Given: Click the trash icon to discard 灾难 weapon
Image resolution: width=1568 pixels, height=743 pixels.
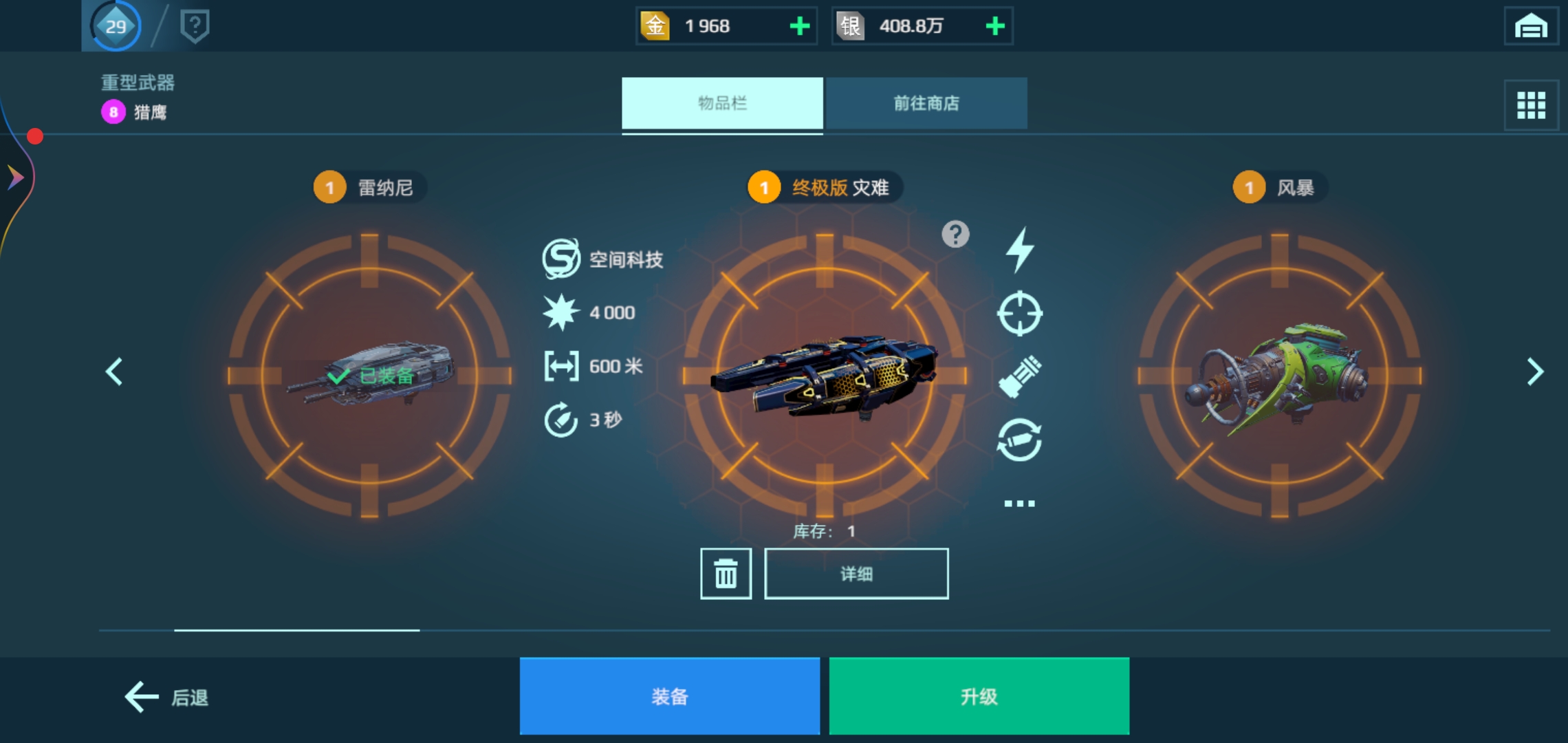Looking at the screenshot, I should coord(726,573).
